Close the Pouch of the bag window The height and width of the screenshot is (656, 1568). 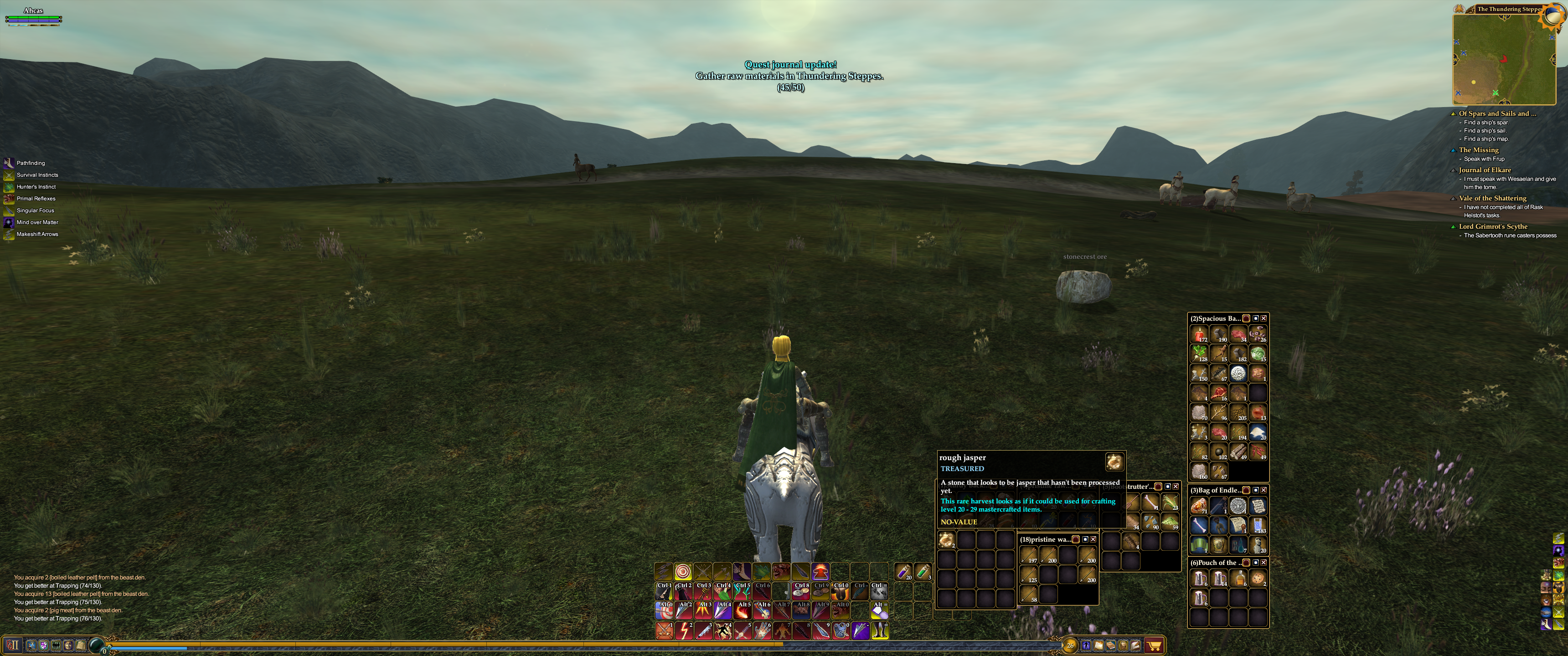1264,562
